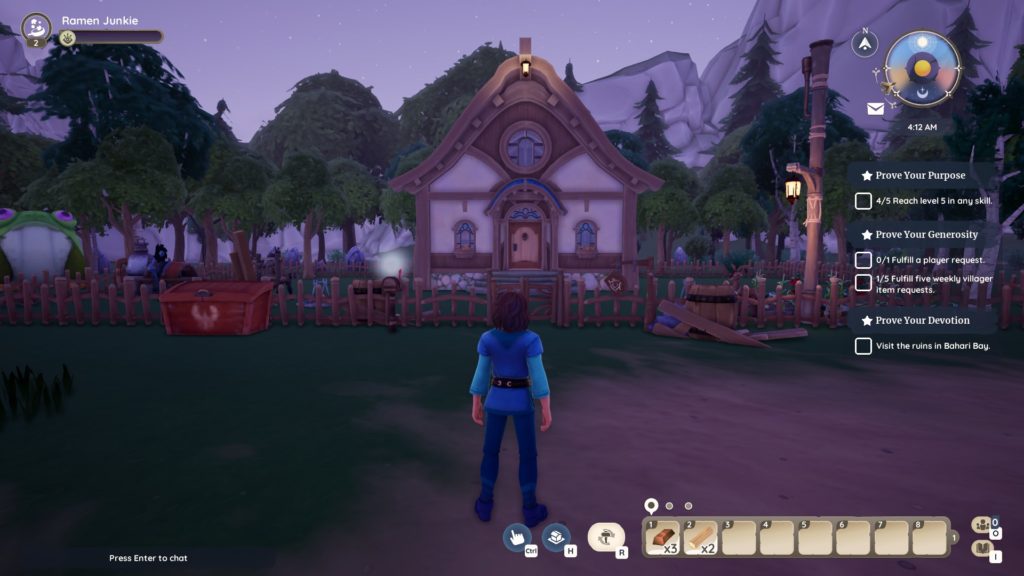Check the weekly villager item requests box
The width and height of the screenshot is (1024, 576).
pos(863,283)
